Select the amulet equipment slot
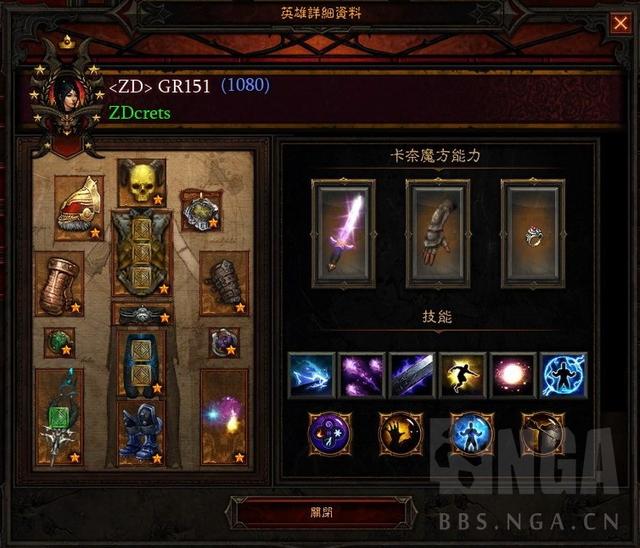 pyautogui.click(x=200, y=210)
